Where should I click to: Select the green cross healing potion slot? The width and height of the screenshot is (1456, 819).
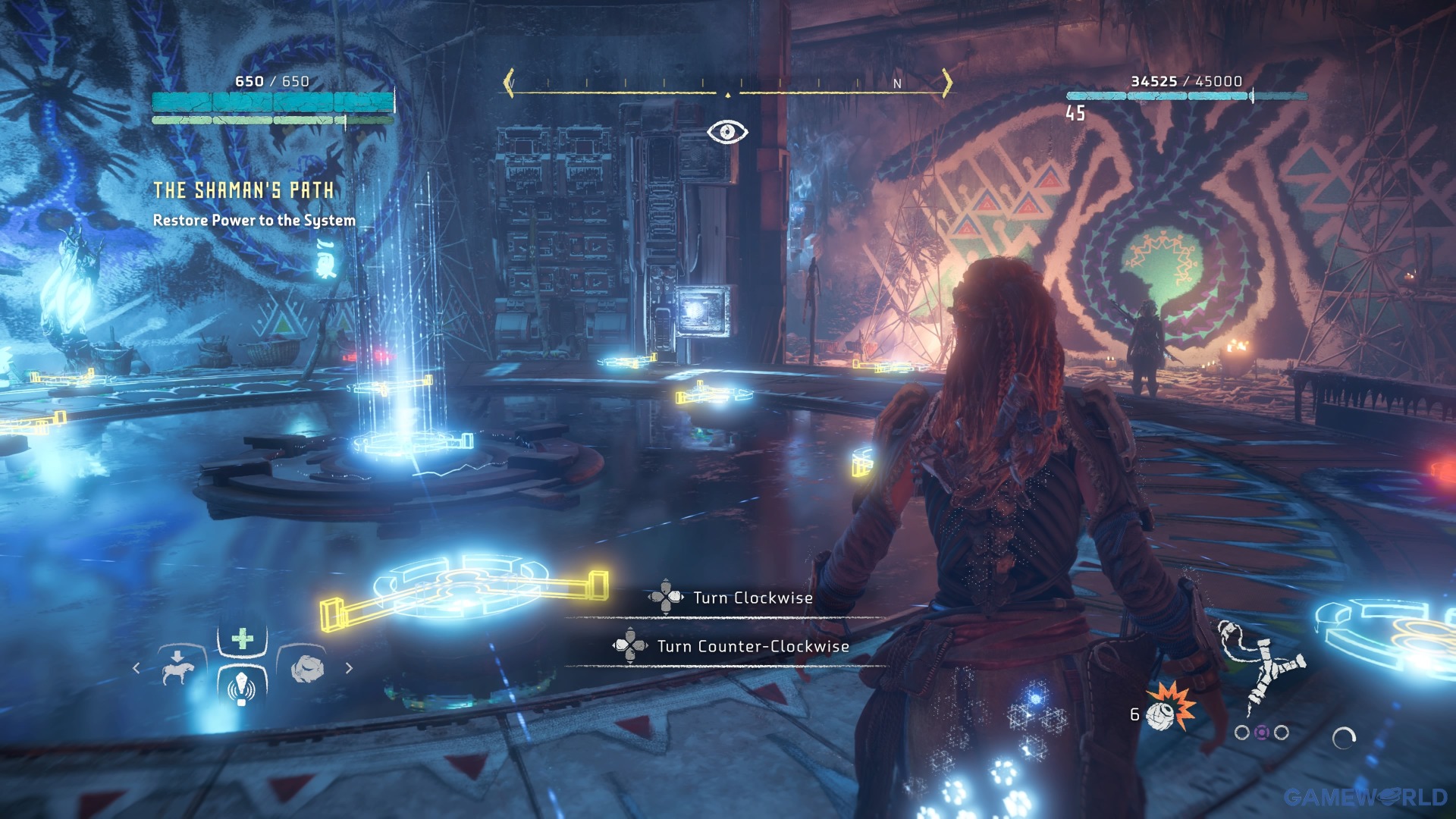tap(243, 639)
